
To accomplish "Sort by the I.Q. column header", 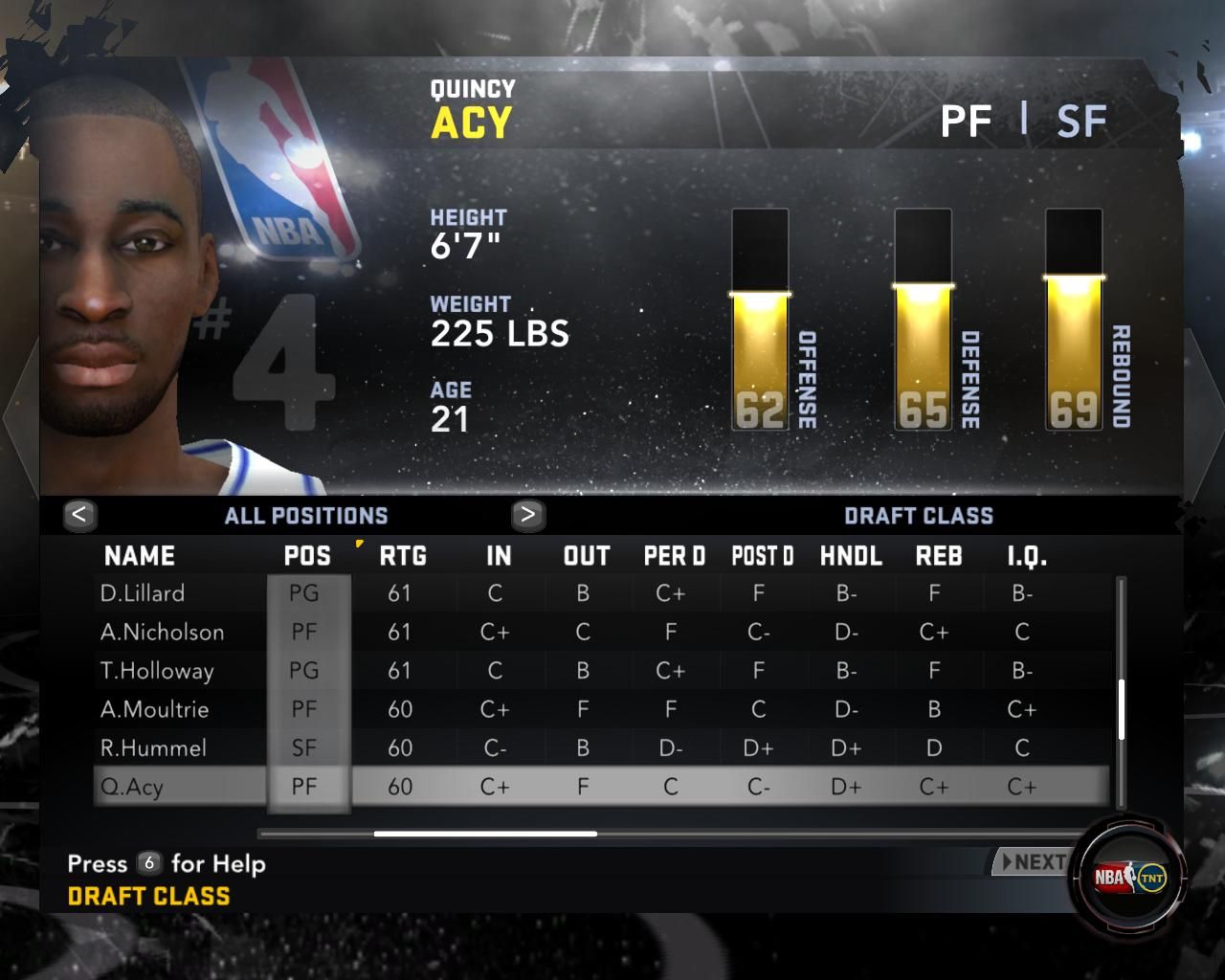I will coord(1027,556).
